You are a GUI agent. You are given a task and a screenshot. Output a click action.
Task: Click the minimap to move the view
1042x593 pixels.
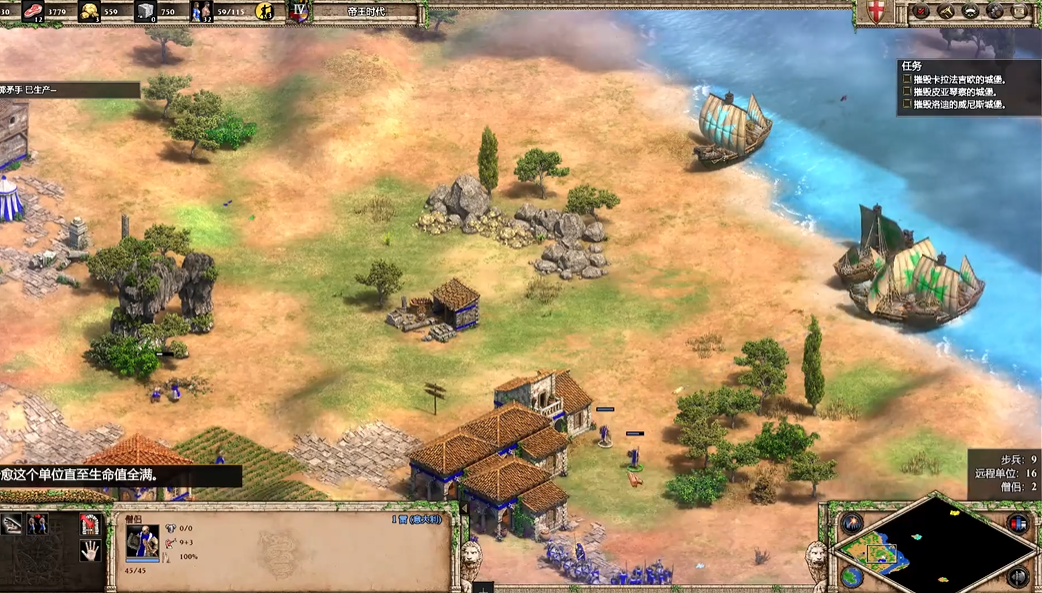pyautogui.click(x=935, y=545)
